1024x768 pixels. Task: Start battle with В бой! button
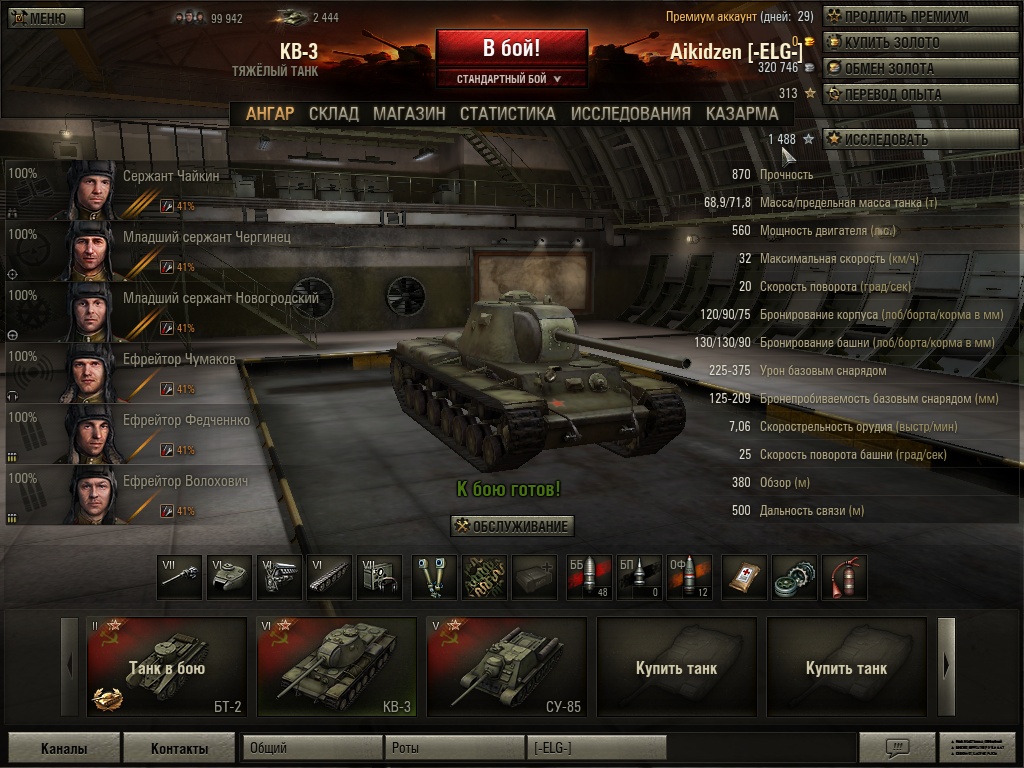pyautogui.click(x=511, y=48)
